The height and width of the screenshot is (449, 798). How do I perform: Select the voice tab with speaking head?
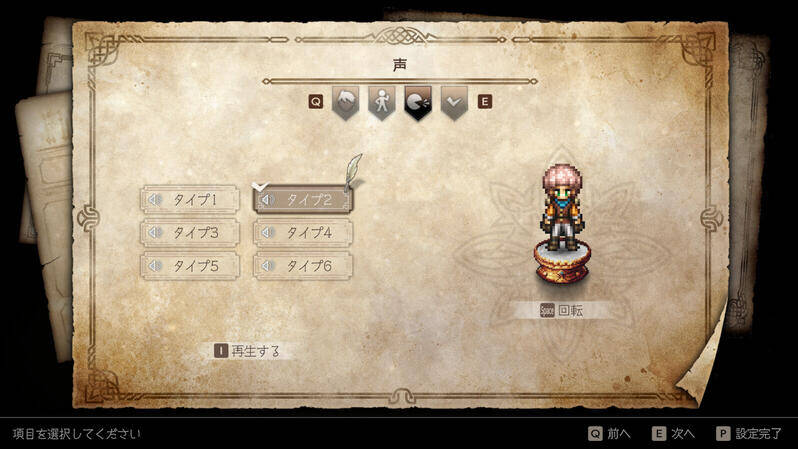click(x=417, y=101)
